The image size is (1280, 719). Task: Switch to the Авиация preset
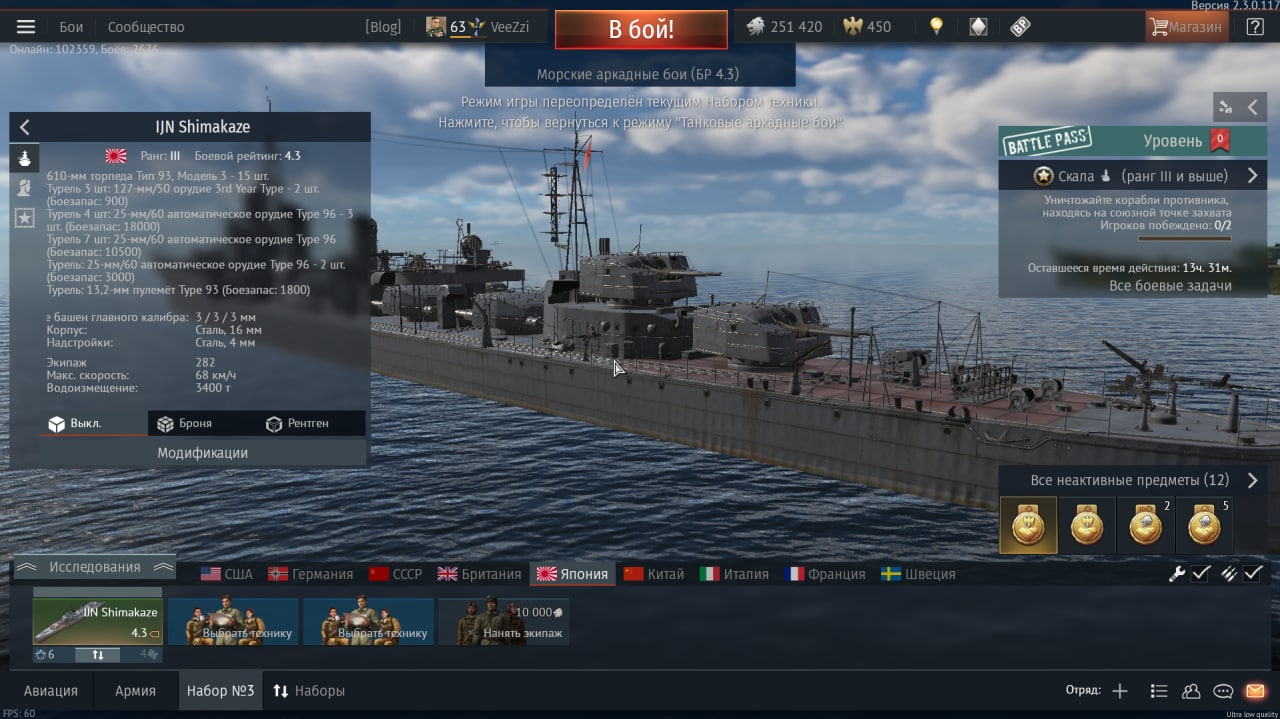(x=50, y=691)
